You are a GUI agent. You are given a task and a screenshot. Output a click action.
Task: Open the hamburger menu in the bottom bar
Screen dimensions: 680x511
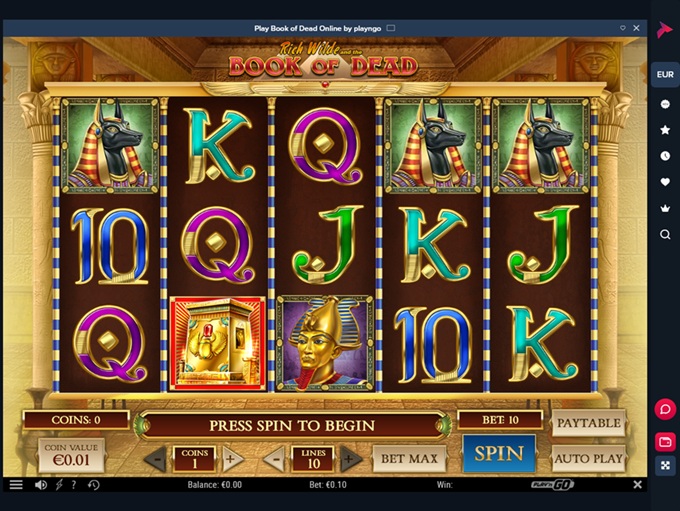coord(16,485)
